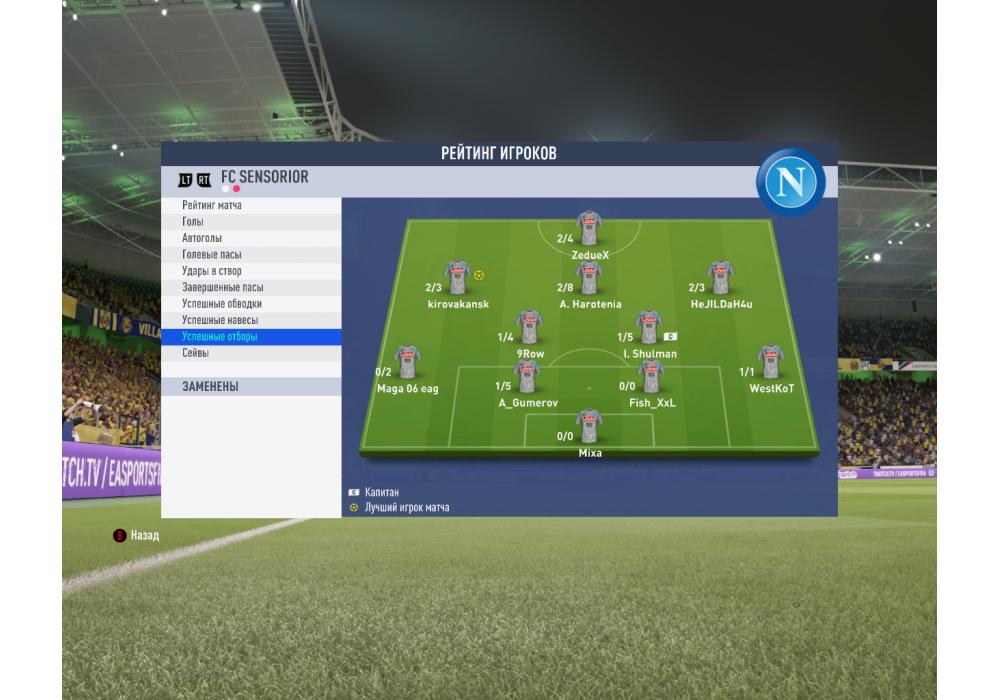Choose A. Harotenia in the formation
Viewport: 1000px width, 700px height.
589,278
